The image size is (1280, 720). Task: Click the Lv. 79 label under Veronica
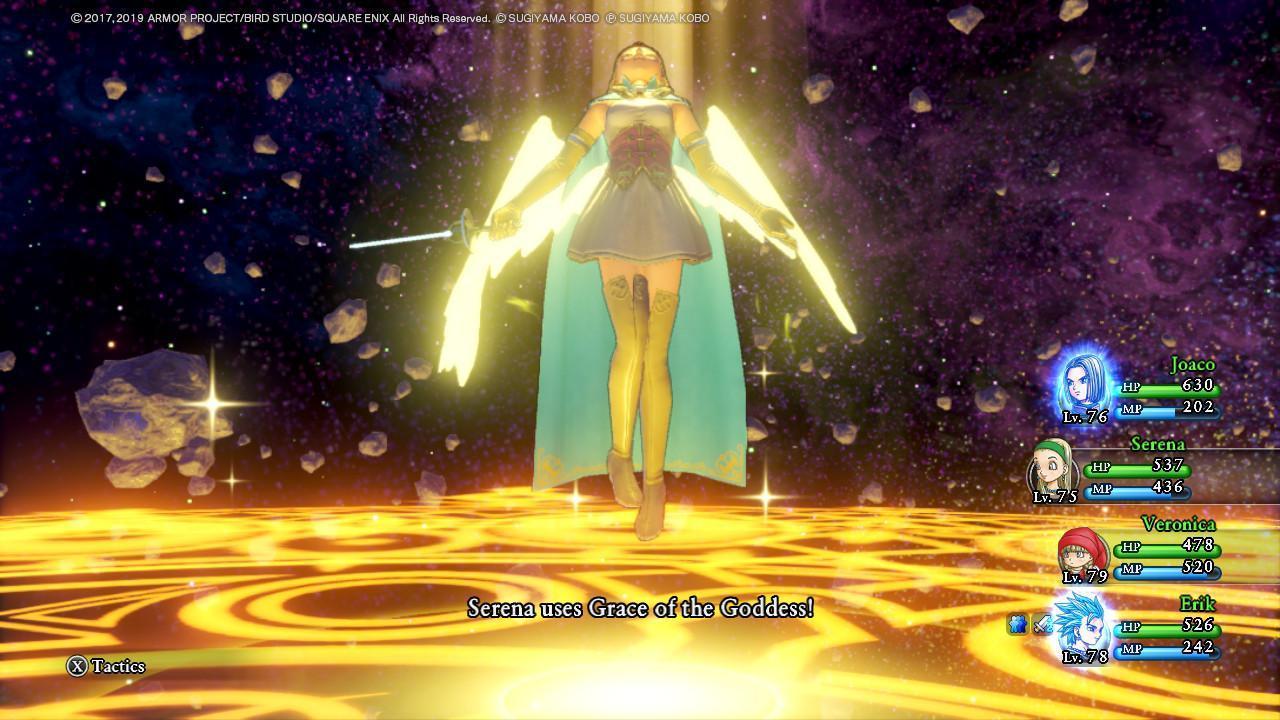pos(1084,577)
